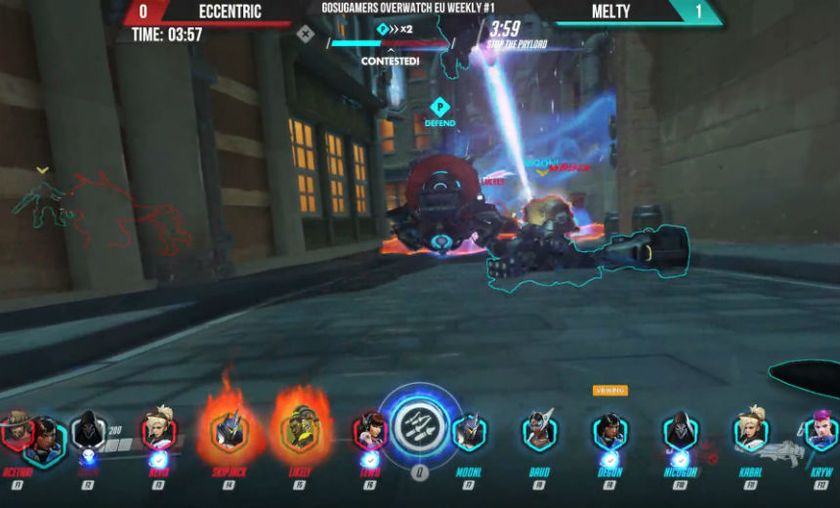
Task: Select Baud's Symmetra portrait
Action: click(x=539, y=433)
